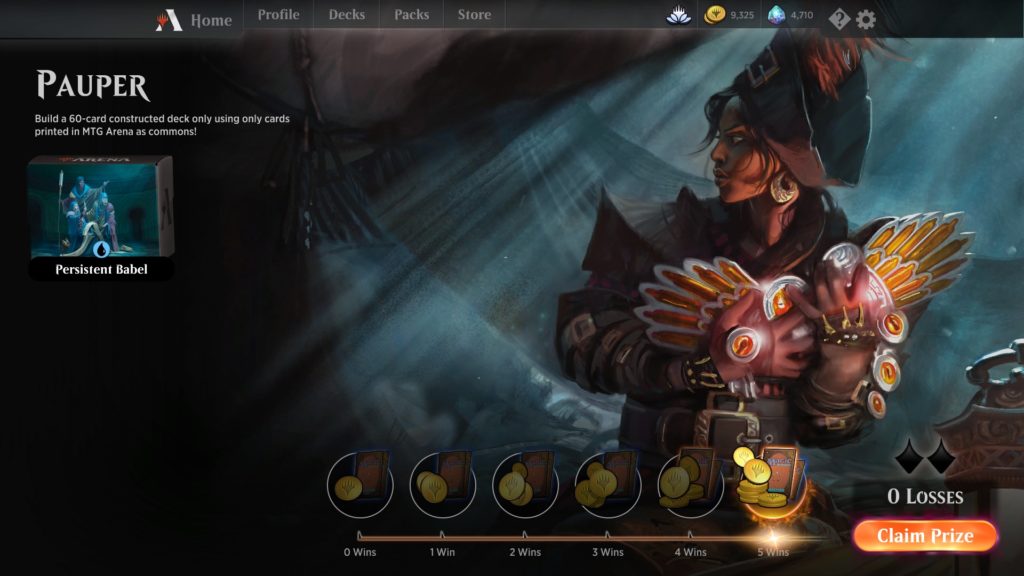
Task: Click the gems balance
Action: (x=790, y=15)
